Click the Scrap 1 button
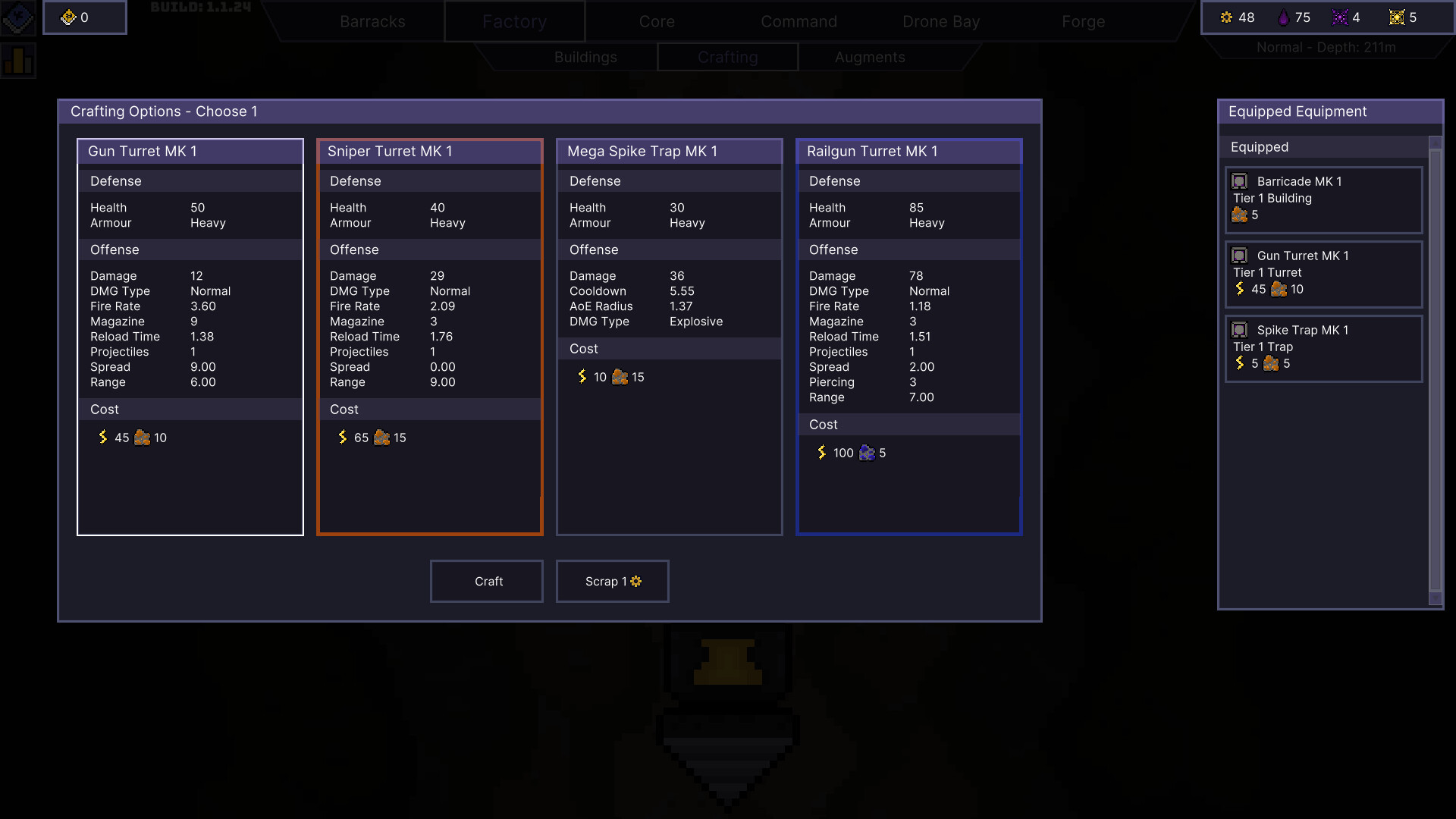1456x819 pixels. pyautogui.click(x=612, y=581)
